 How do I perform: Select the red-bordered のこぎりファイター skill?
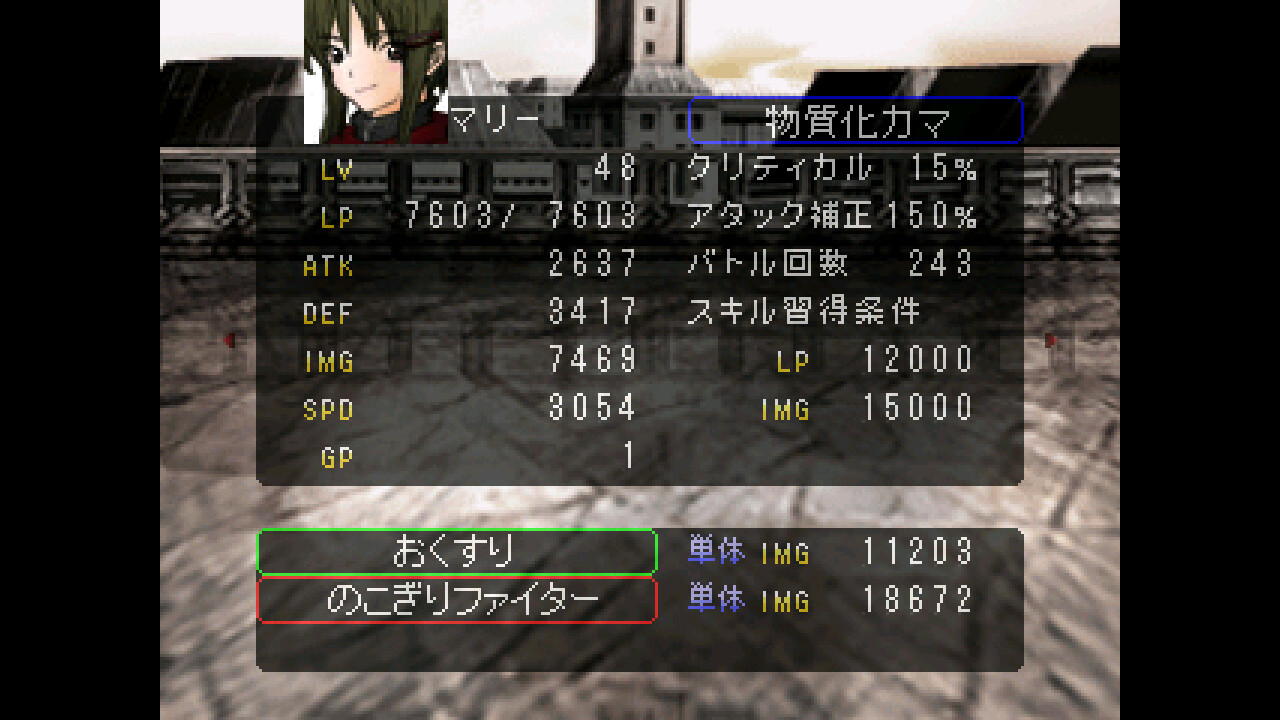click(x=456, y=598)
